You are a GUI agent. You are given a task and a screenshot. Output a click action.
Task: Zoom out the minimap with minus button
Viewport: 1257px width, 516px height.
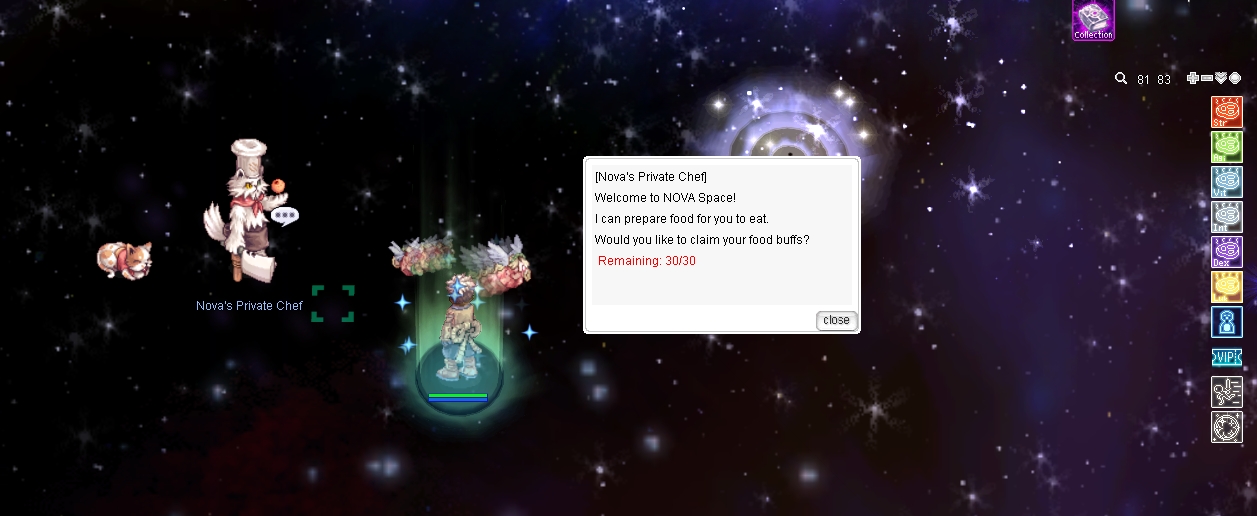(1206, 79)
